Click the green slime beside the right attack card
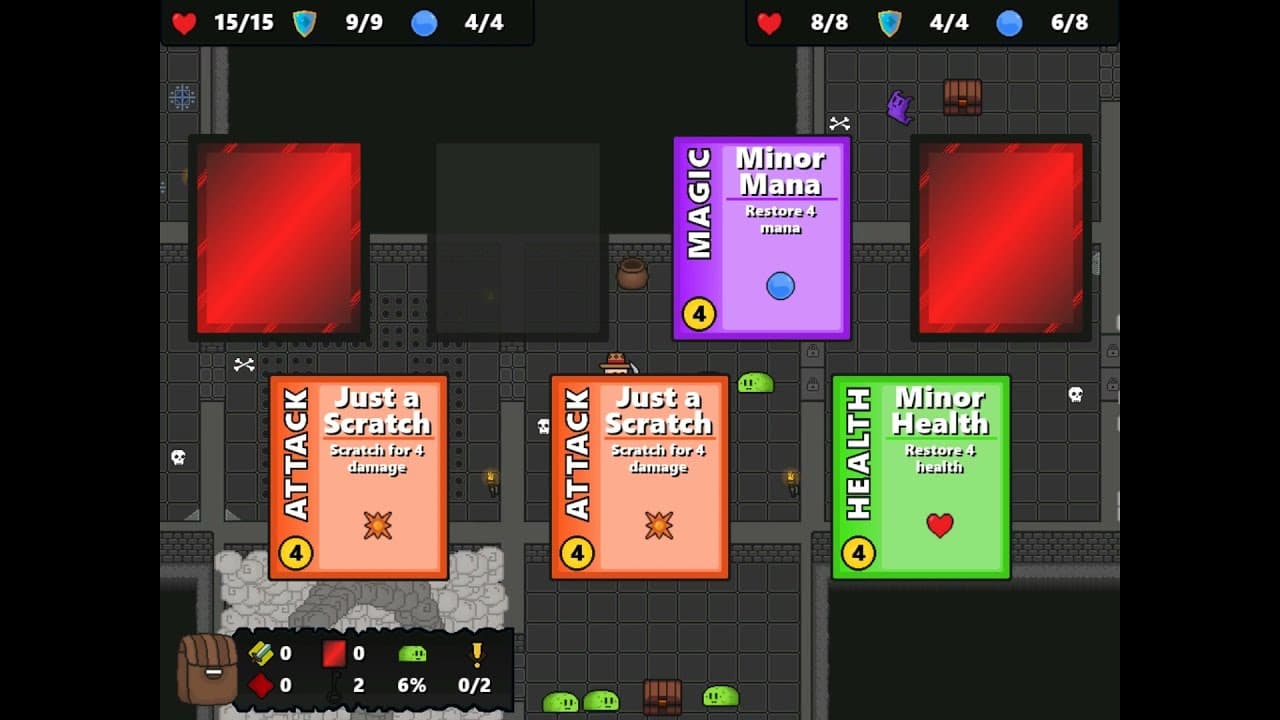 [754, 383]
